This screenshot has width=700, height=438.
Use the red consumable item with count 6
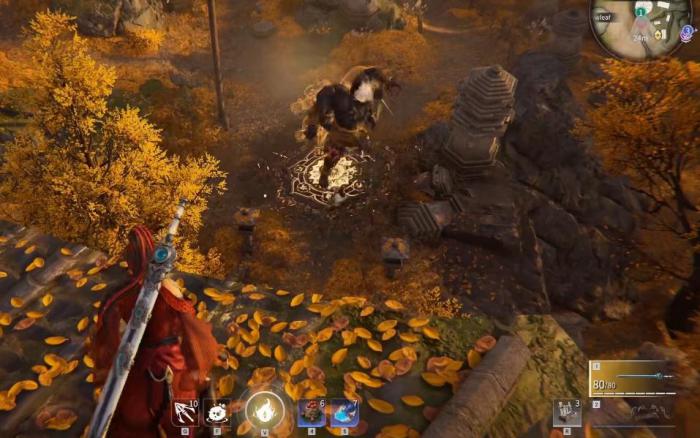coord(311,411)
